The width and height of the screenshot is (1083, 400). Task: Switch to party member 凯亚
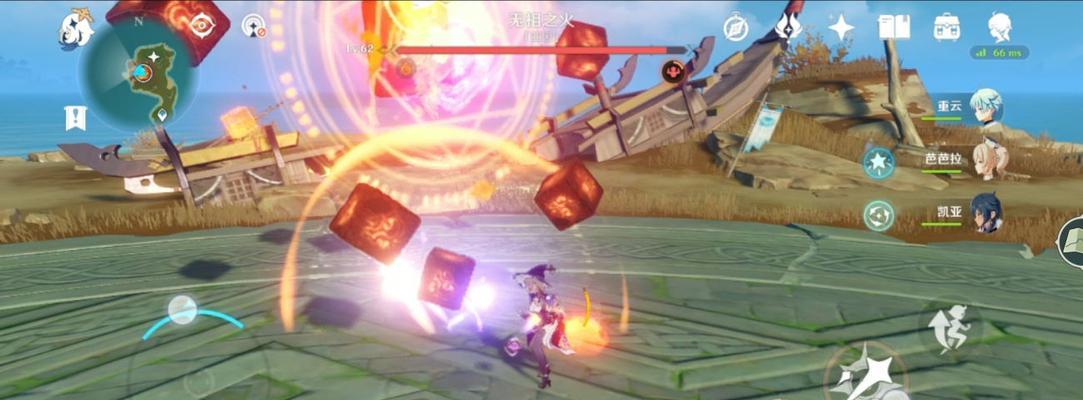pyautogui.click(x=985, y=214)
